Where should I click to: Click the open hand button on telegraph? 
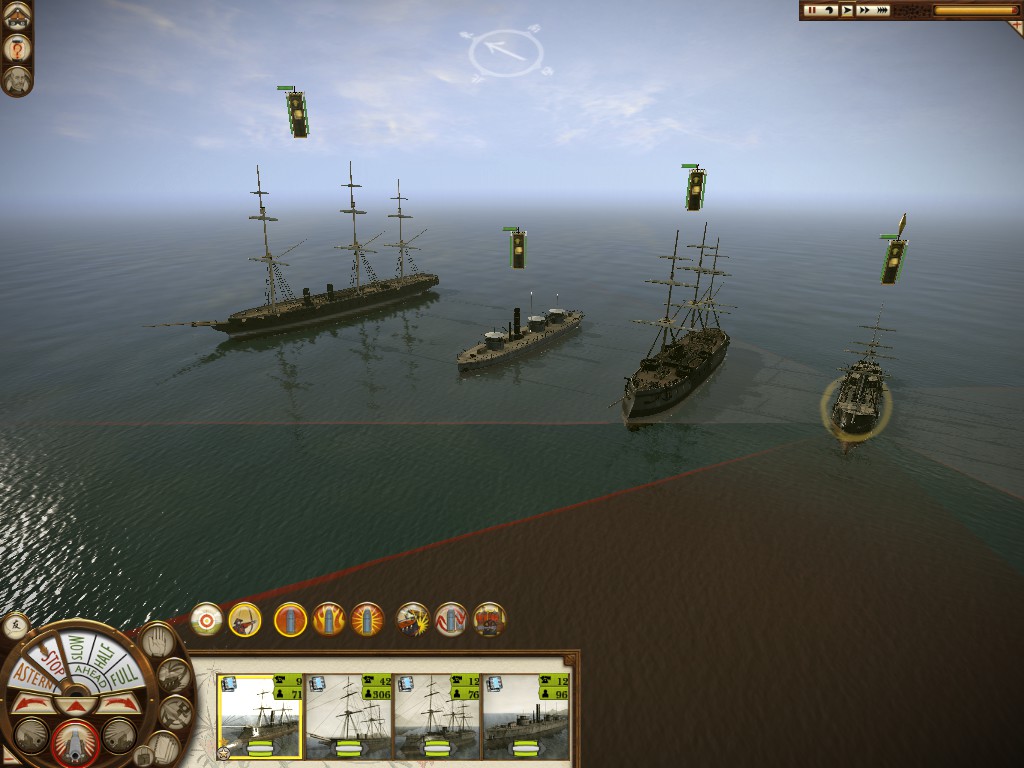coord(156,640)
